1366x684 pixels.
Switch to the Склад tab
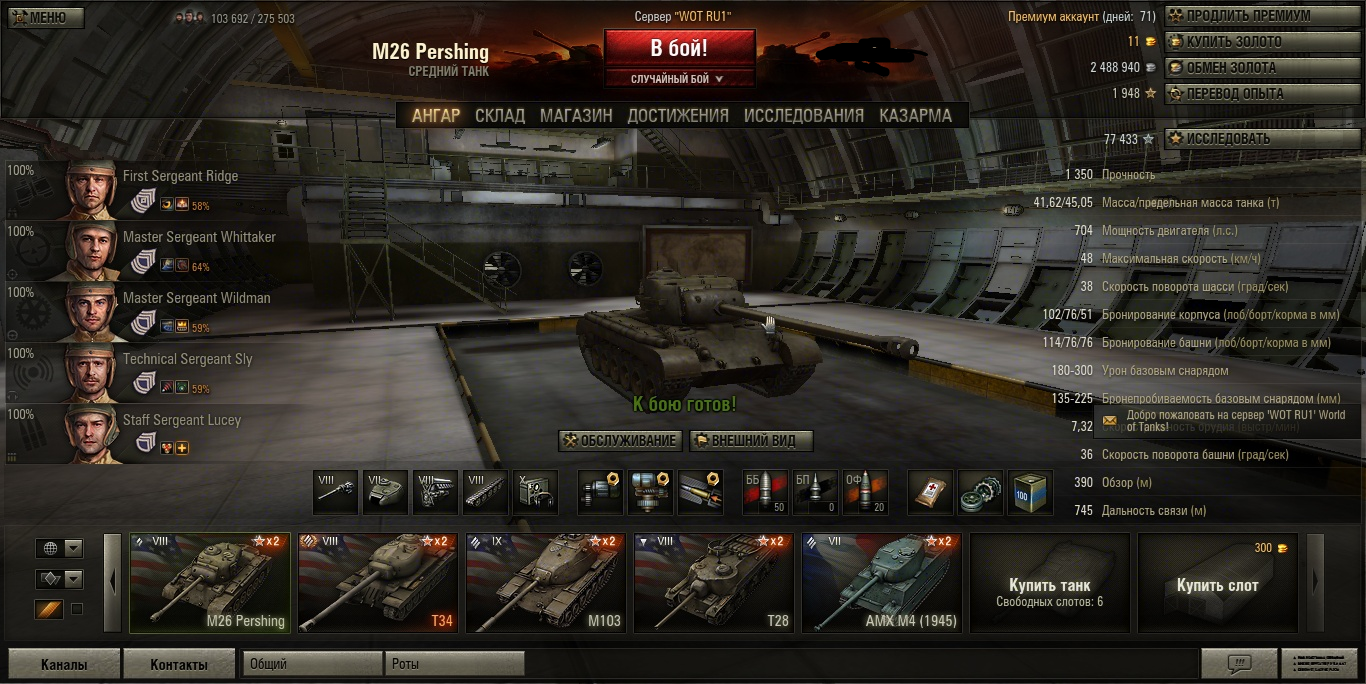(499, 115)
